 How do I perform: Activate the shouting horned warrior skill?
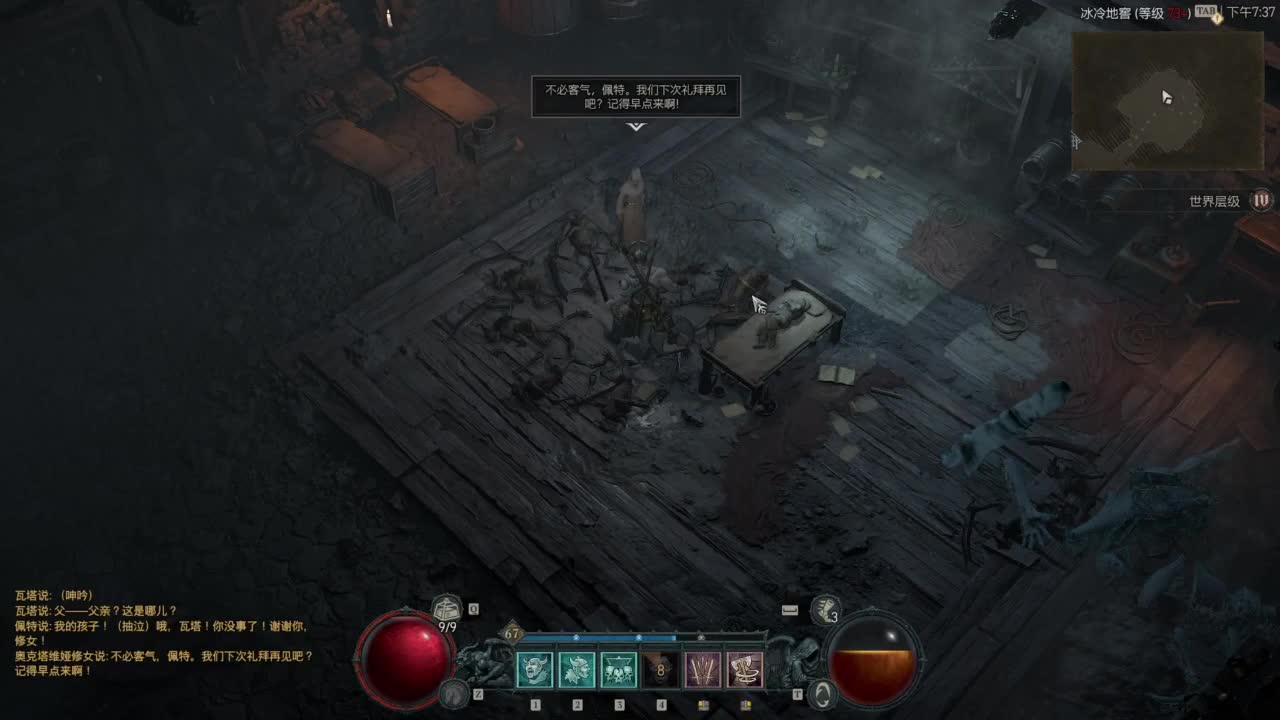point(535,669)
